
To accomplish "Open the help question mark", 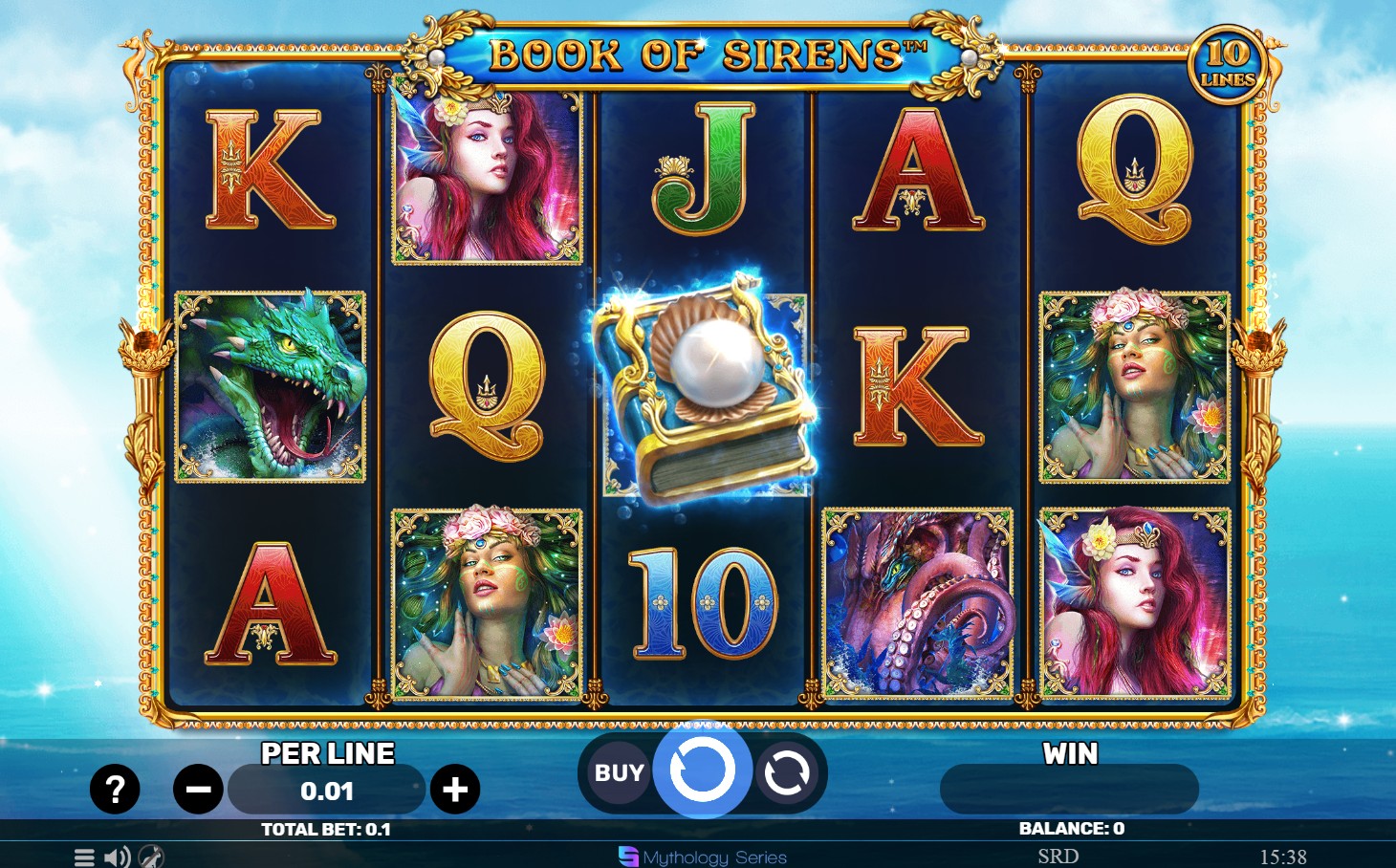I will pyautogui.click(x=115, y=790).
